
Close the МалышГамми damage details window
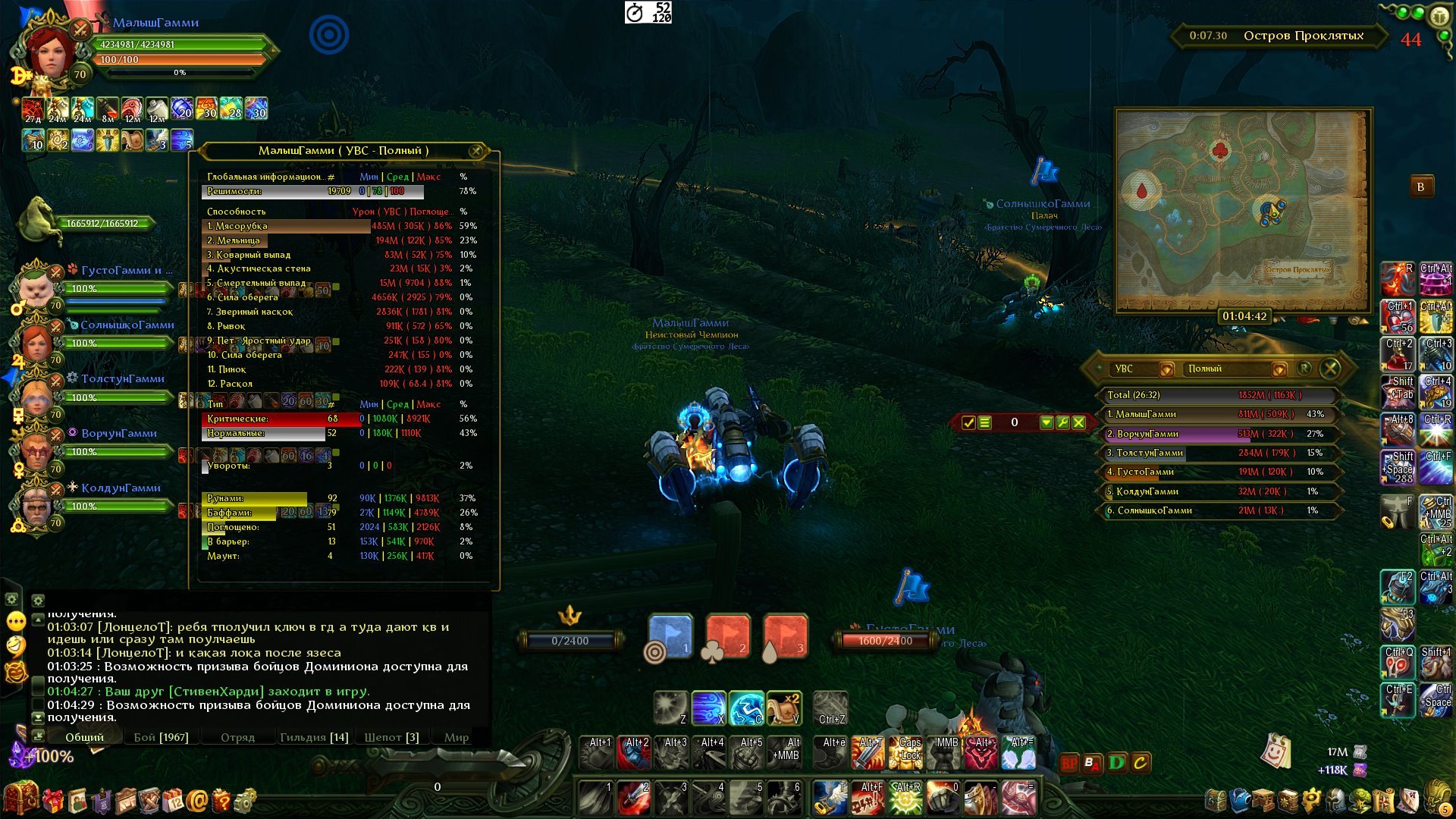click(476, 151)
